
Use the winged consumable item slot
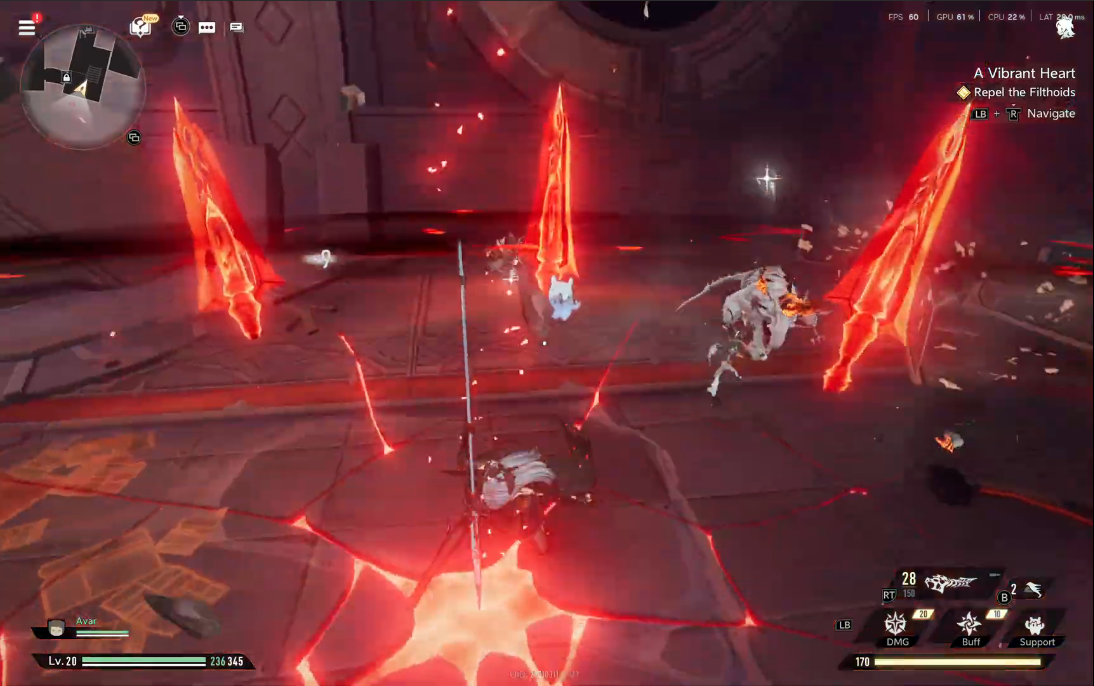click(x=1032, y=590)
